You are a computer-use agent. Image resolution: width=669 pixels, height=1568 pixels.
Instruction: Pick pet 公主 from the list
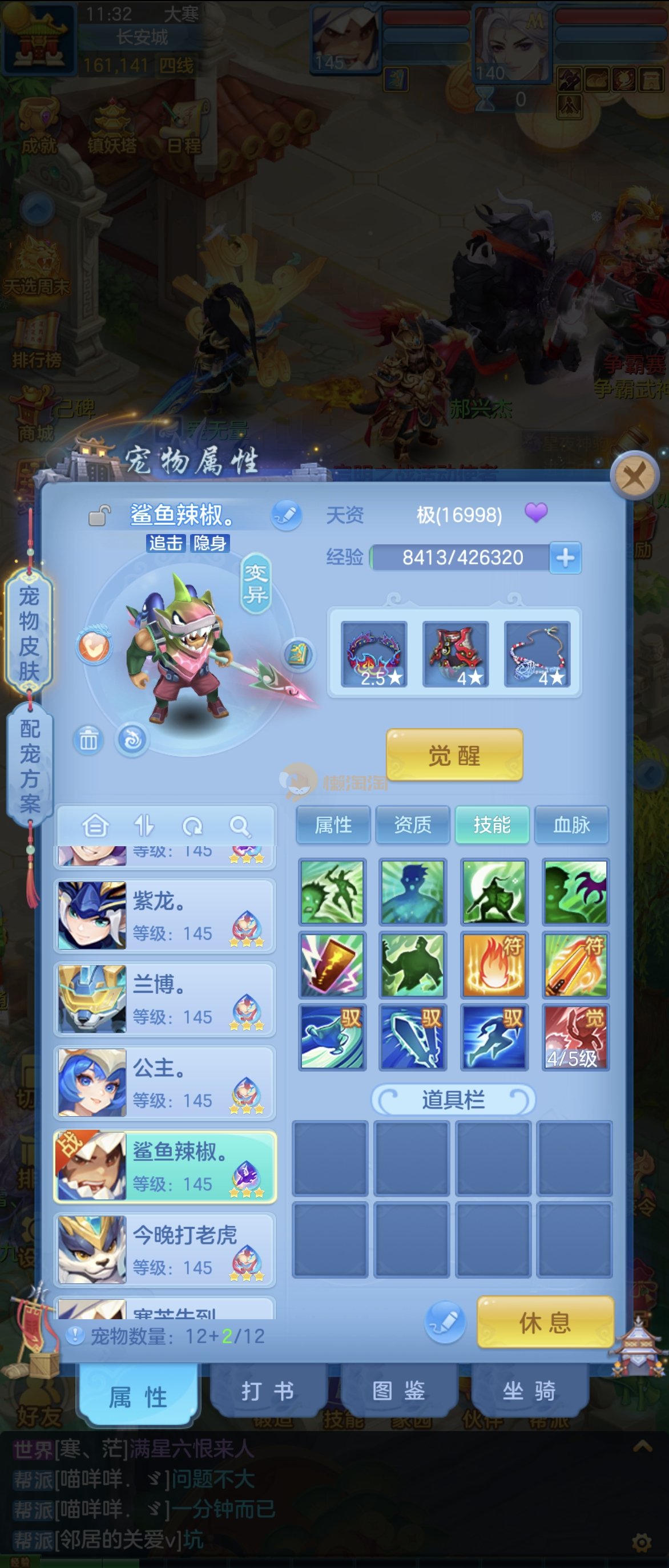click(x=164, y=1083)
